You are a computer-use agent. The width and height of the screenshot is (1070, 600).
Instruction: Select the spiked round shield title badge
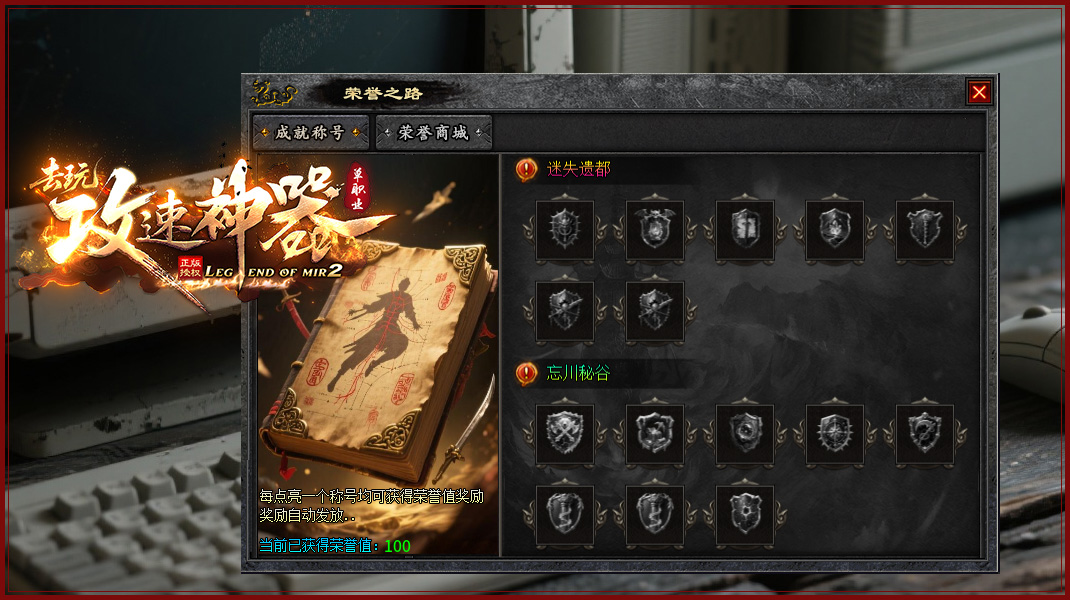(565, 230)
